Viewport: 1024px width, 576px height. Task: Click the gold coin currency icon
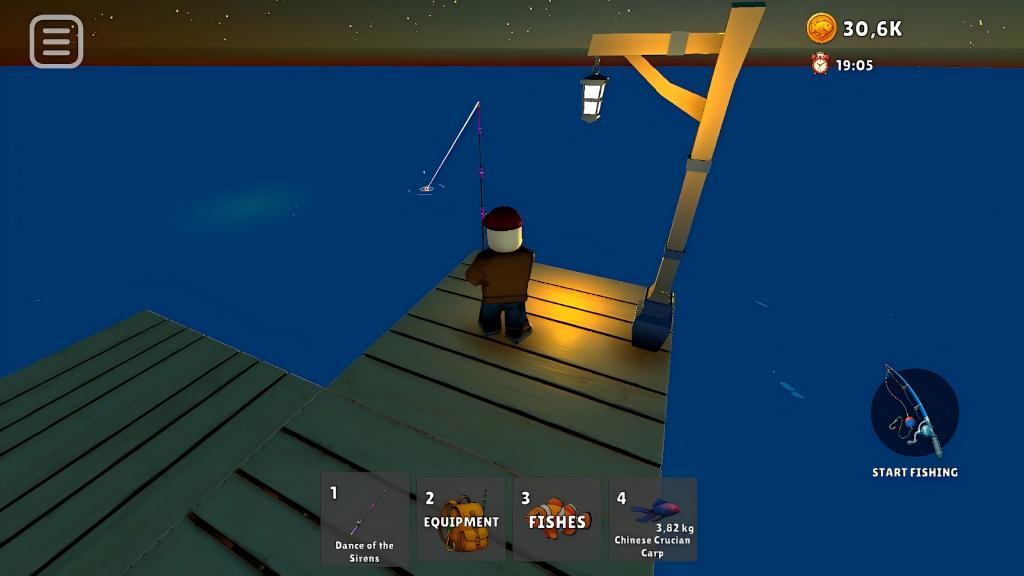(821, 28)
